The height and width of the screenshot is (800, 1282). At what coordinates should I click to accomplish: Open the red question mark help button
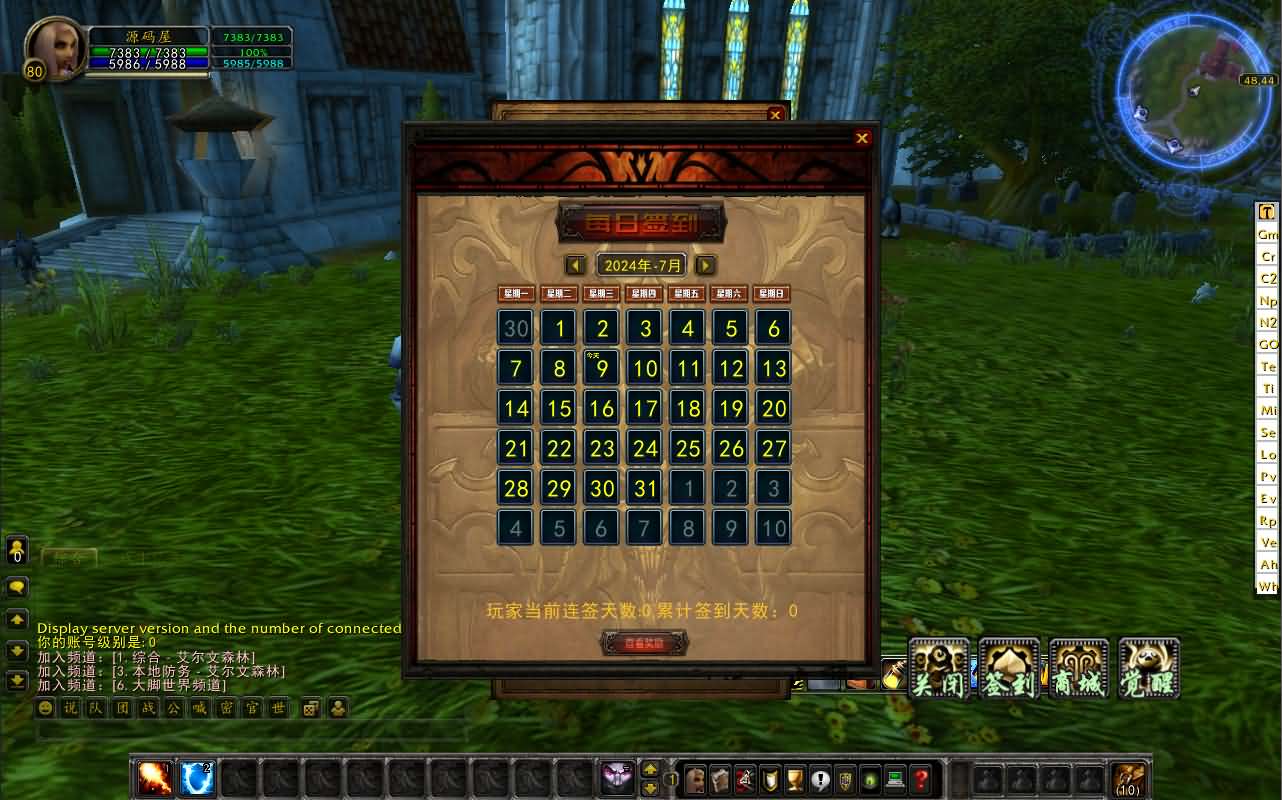click(x=921, y=779)
